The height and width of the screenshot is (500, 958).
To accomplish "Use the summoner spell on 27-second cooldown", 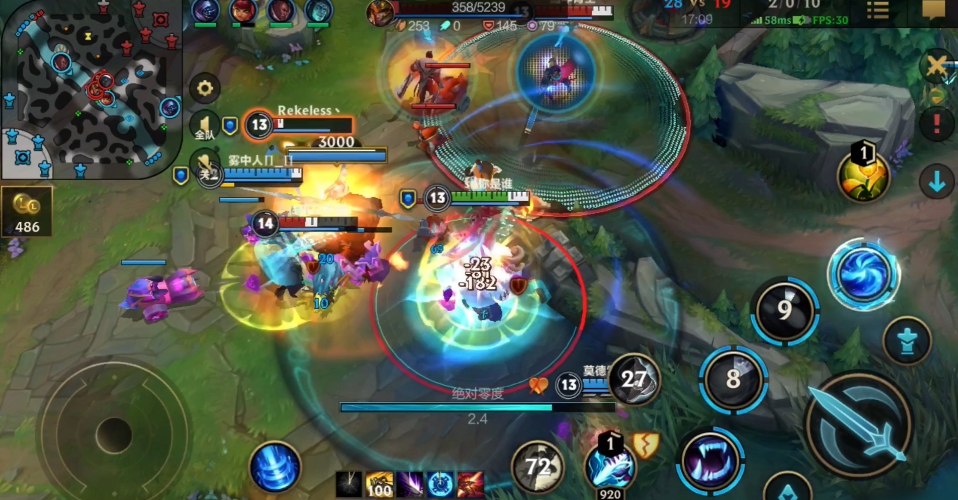I will click(634, 379).
